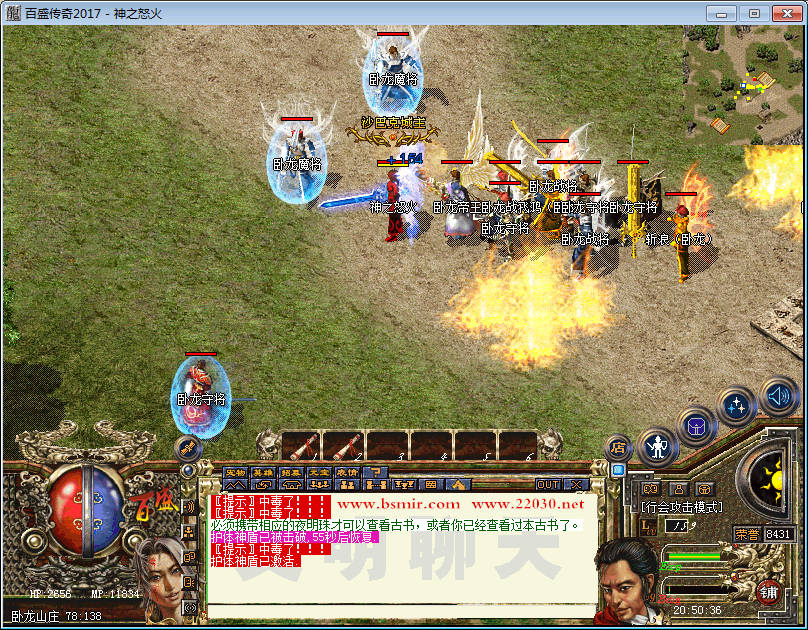Open the character equipment knight icon
The width and height of the screenshot is (808, 630).
point(658,447)
